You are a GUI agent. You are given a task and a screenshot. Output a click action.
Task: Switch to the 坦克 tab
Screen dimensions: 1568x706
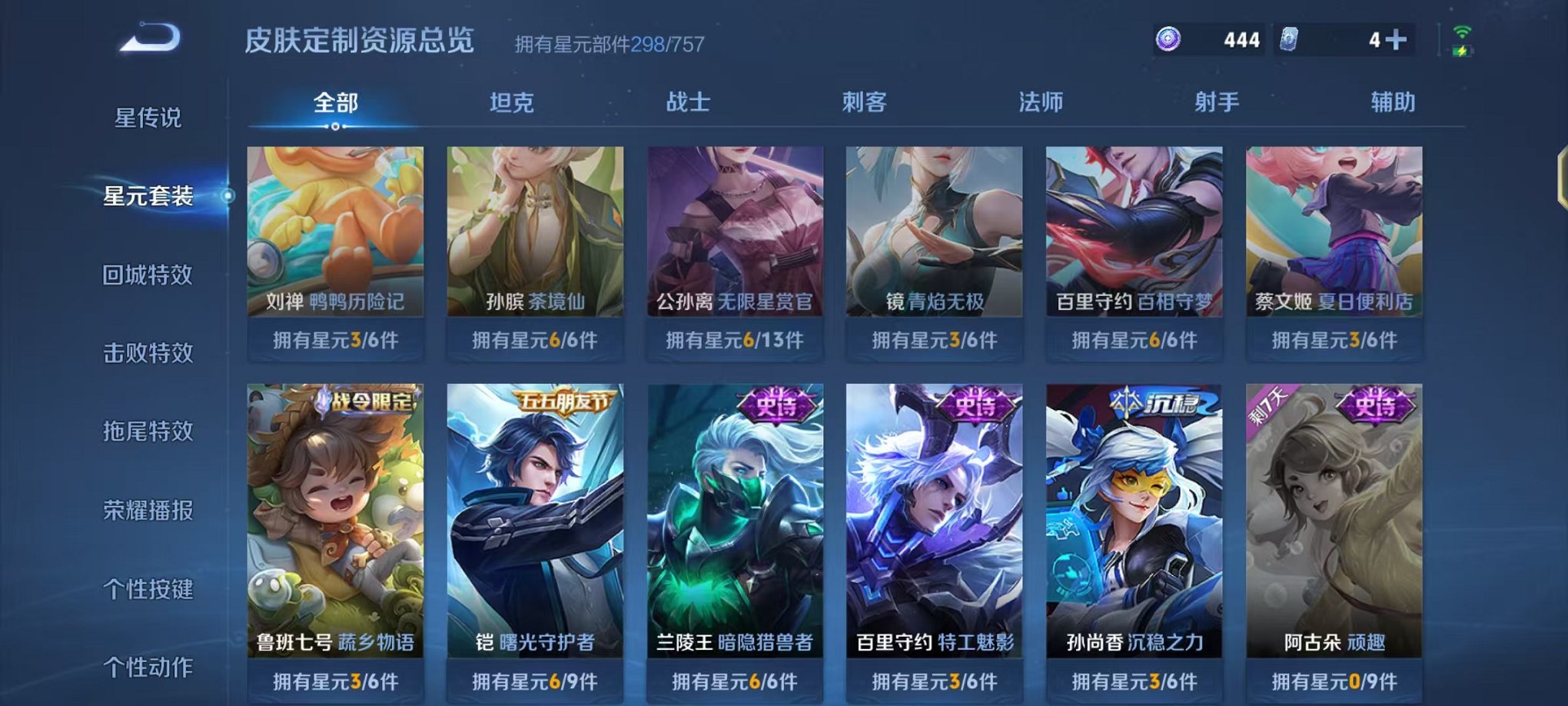click(x=512, y=102)
